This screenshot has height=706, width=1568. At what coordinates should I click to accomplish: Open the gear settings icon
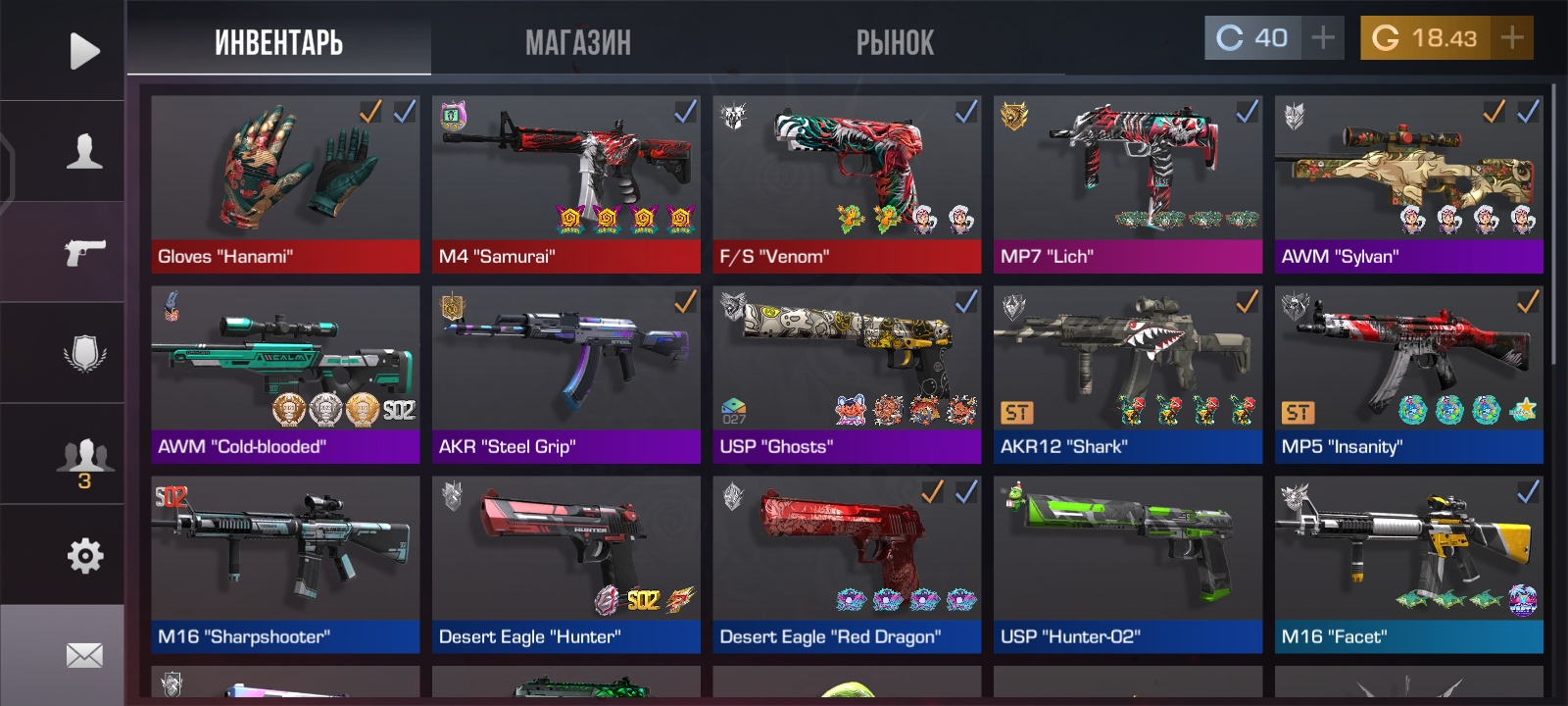(x=84, y=556)
